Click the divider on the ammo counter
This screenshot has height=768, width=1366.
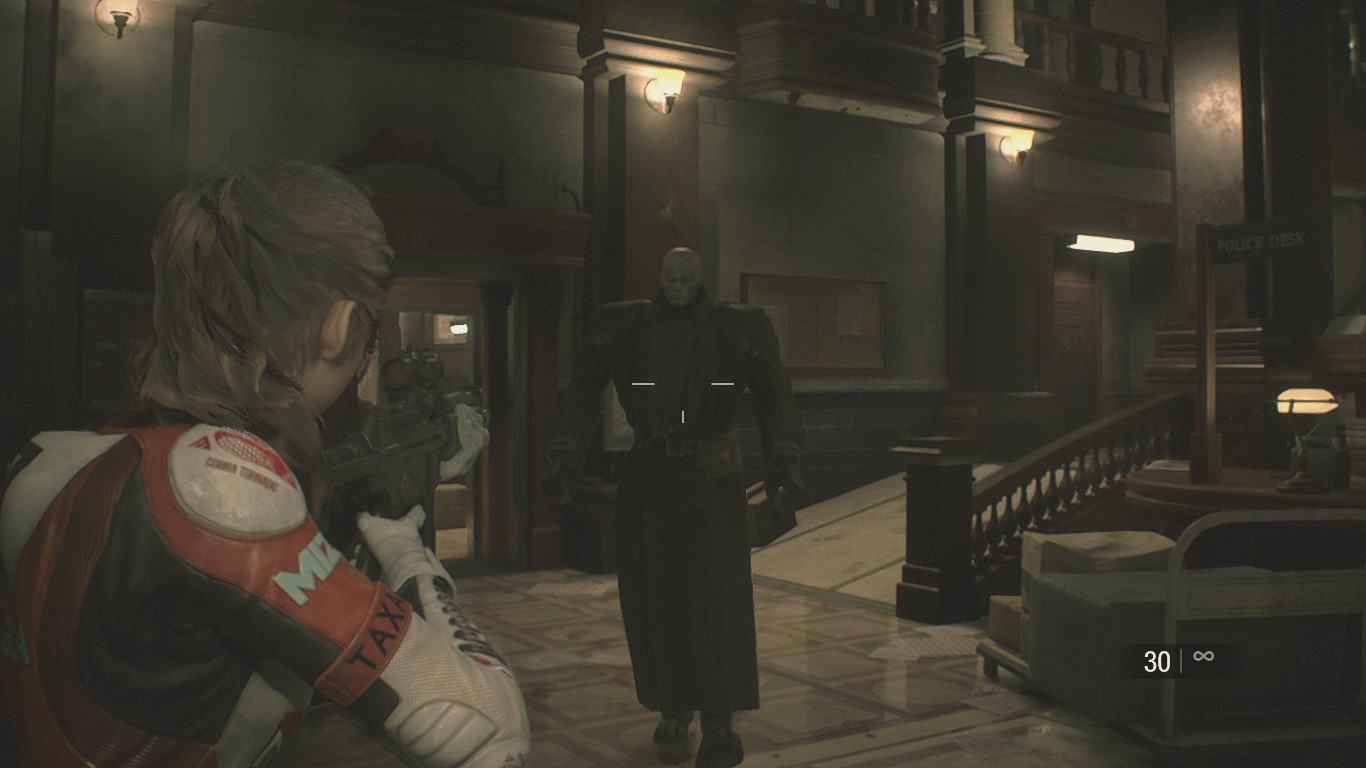tap(1180, 657)
